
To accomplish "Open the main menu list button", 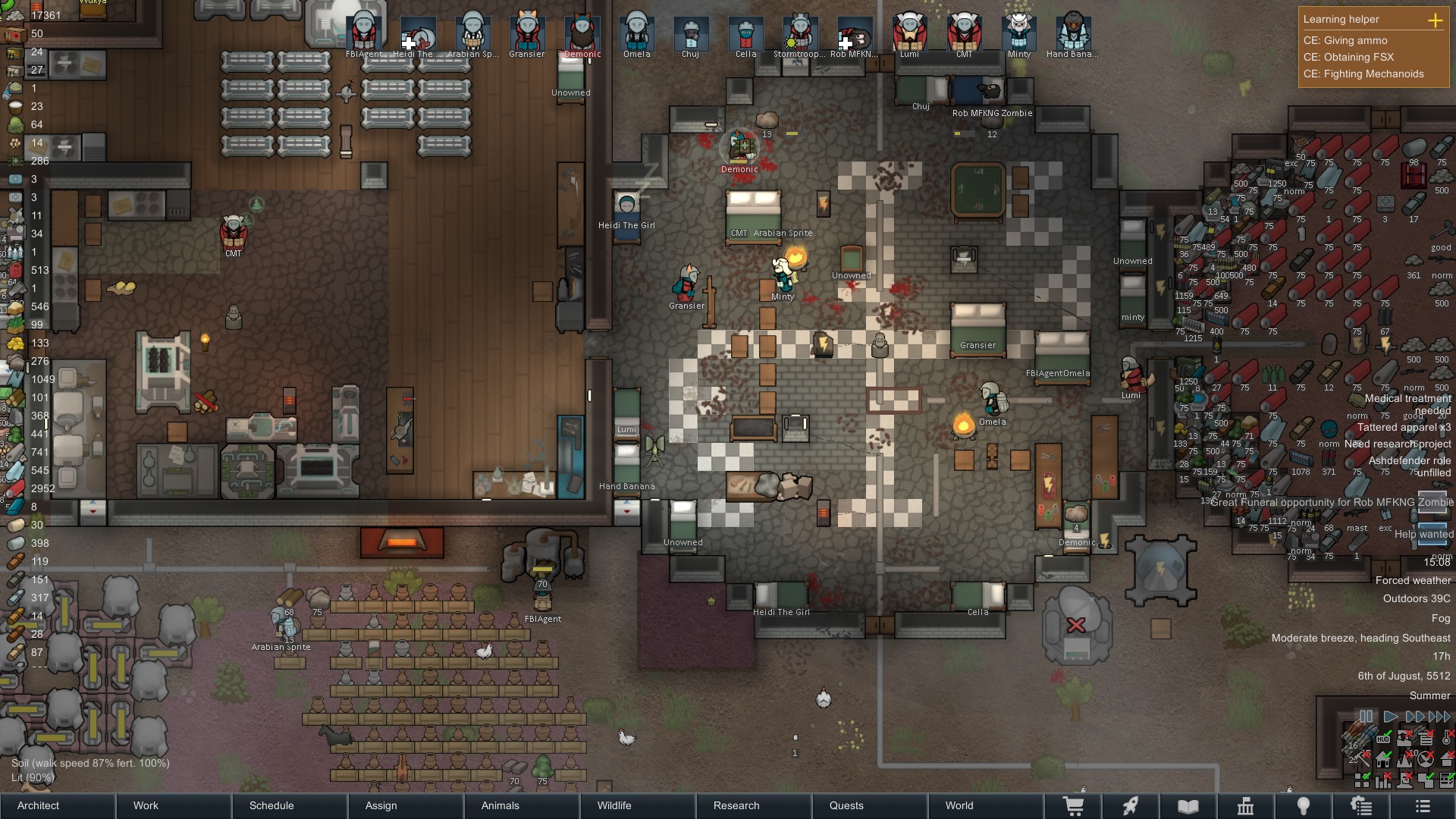I will pos(1423,806).
